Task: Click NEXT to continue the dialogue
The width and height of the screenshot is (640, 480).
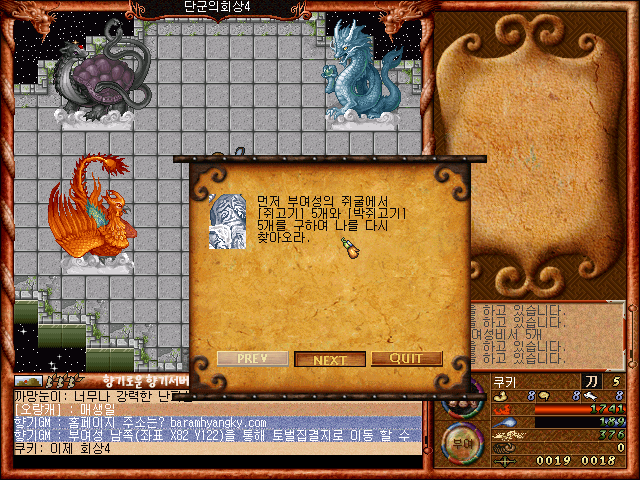Action: click(x=329, y=359)
